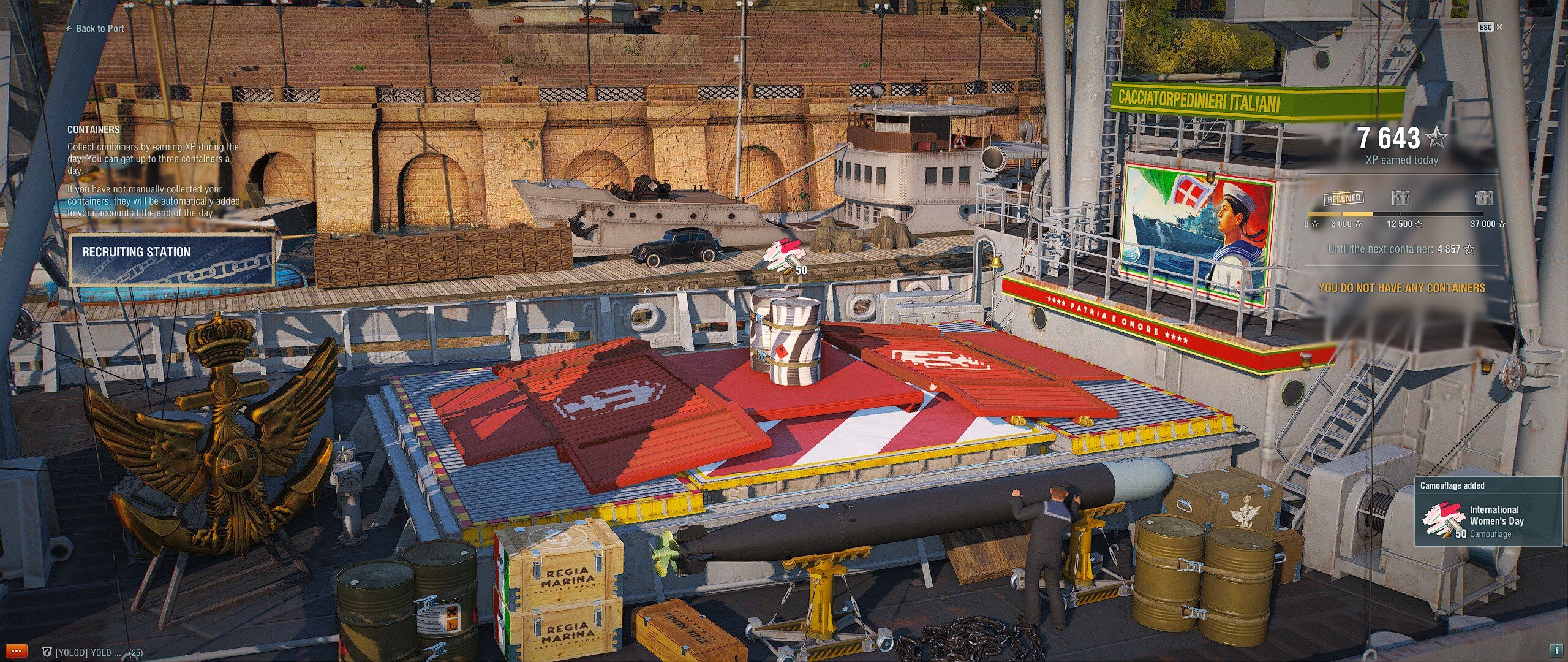
Task: Go back to Port
Action: (x=96, y=28)
